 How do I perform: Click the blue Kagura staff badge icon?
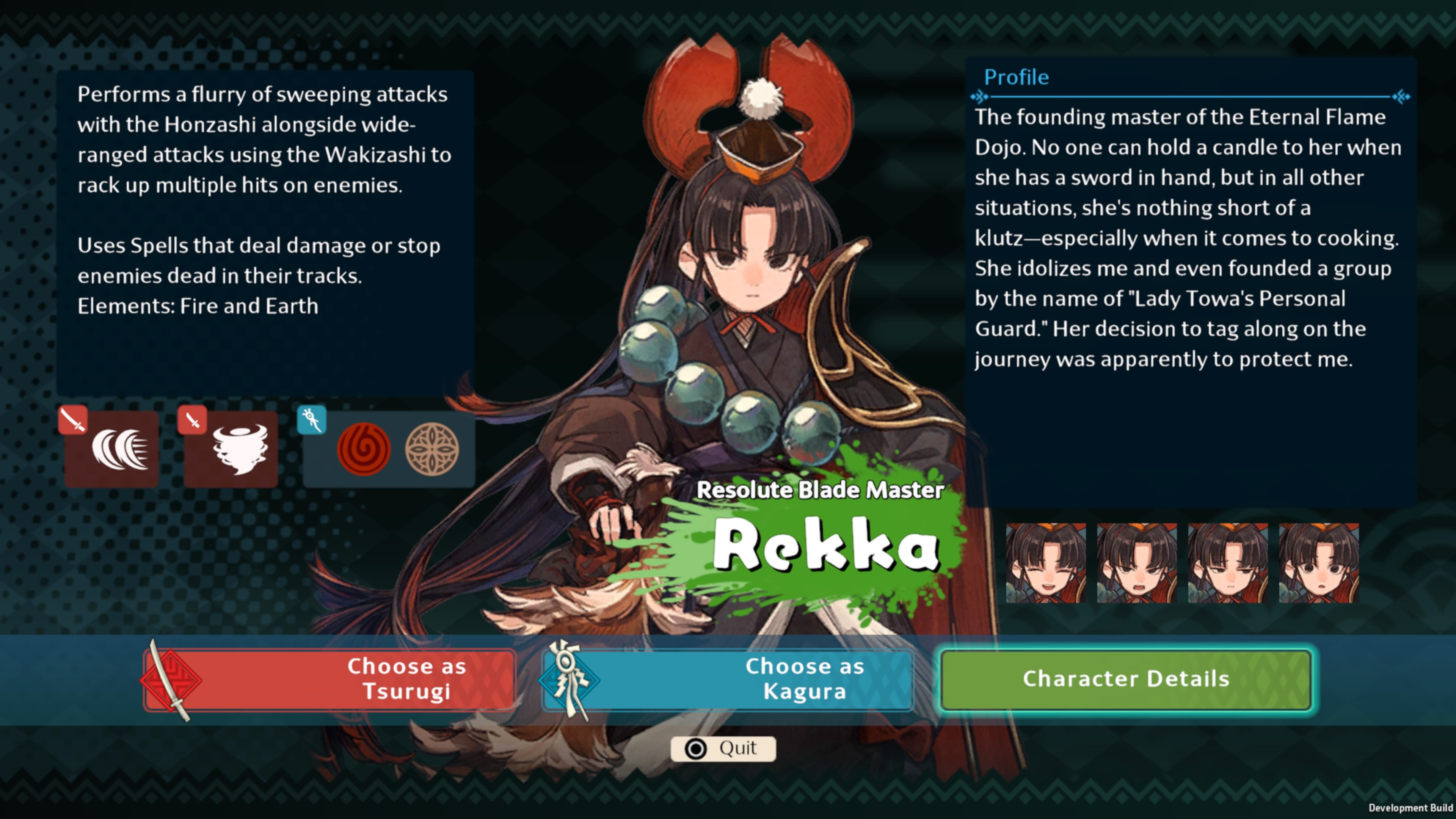click(x=311, y=419)
